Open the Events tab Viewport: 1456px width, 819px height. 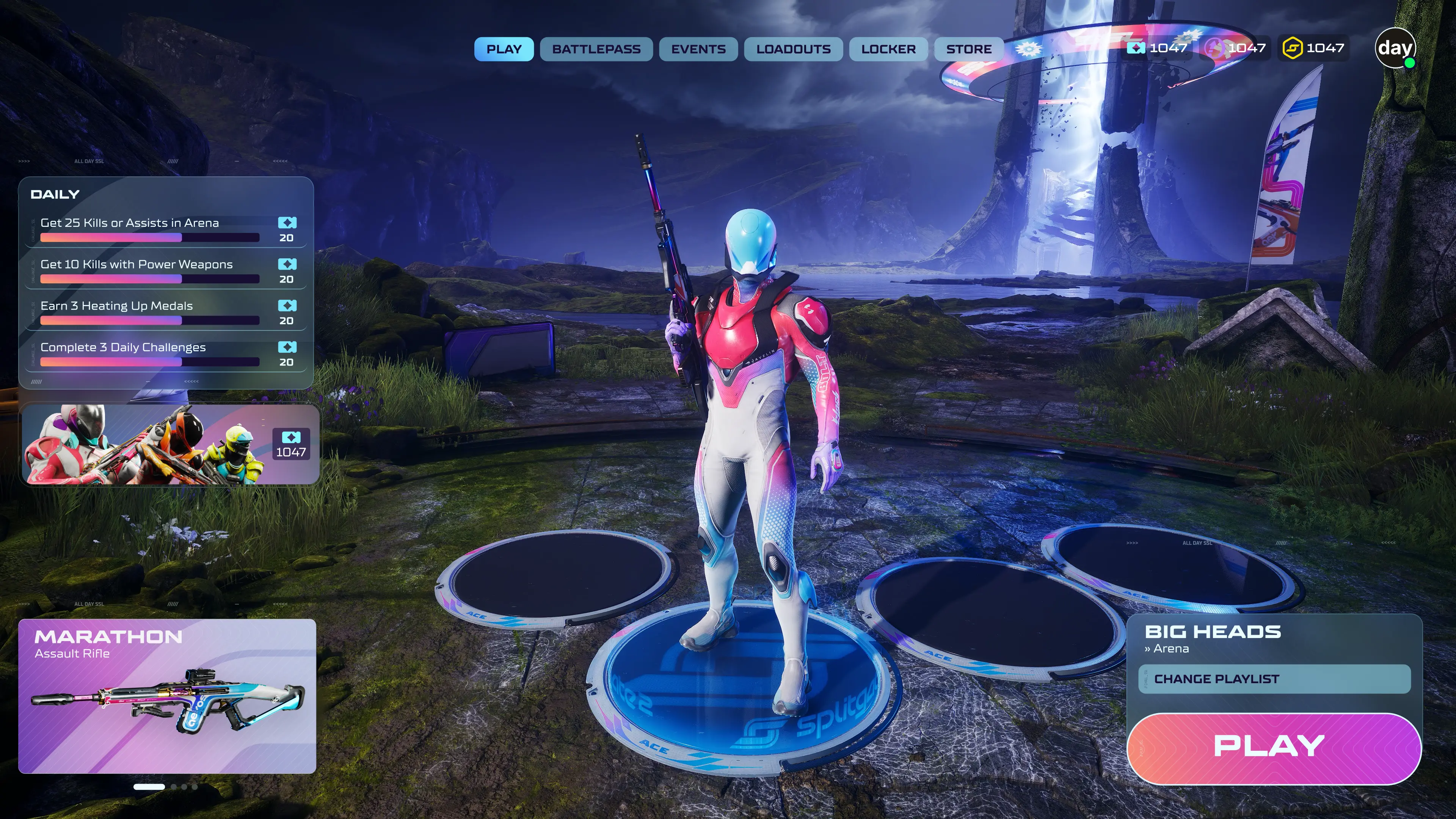(x=698, y=49)
